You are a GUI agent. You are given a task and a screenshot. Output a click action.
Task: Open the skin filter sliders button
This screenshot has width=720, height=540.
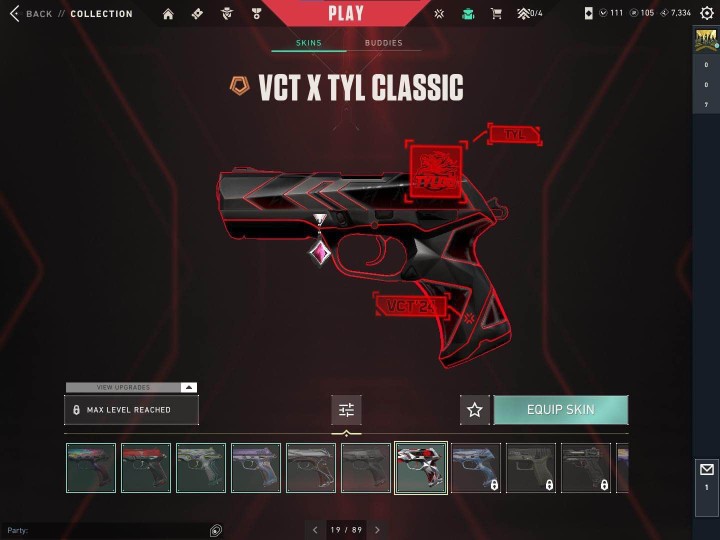346,410
